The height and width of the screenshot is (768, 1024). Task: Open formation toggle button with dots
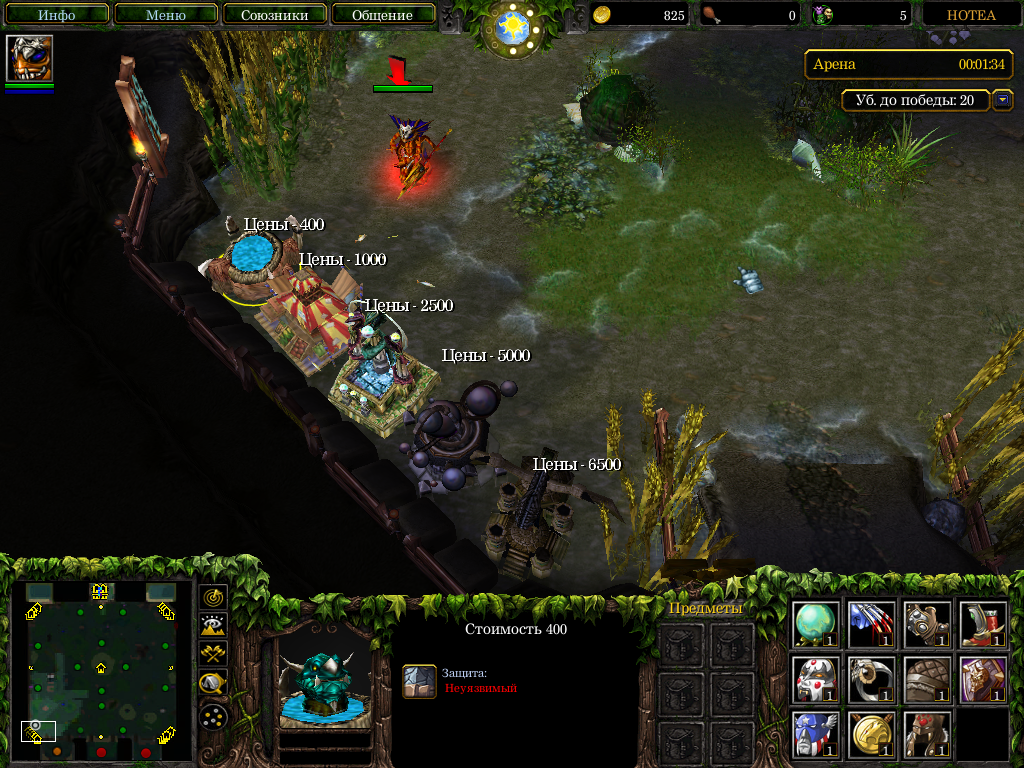213,716
